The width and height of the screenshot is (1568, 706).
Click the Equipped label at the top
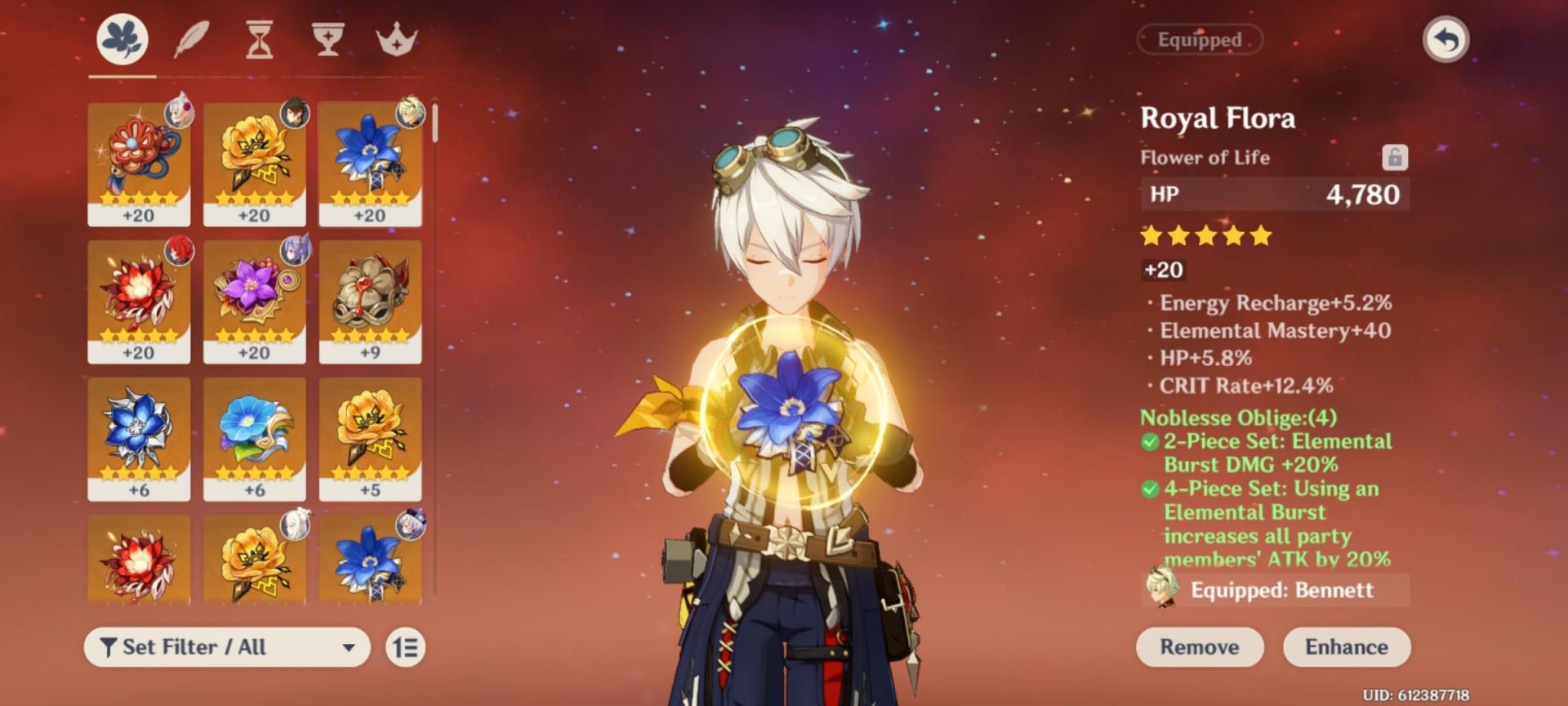click(1199, 39)
